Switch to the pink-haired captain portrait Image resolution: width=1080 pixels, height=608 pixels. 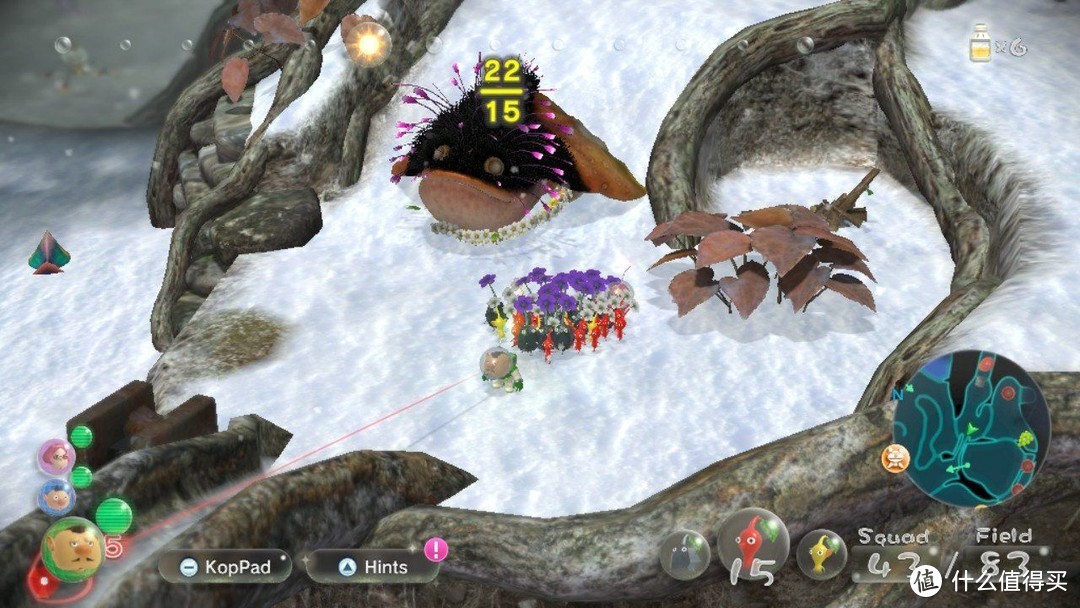coord(56,457)
